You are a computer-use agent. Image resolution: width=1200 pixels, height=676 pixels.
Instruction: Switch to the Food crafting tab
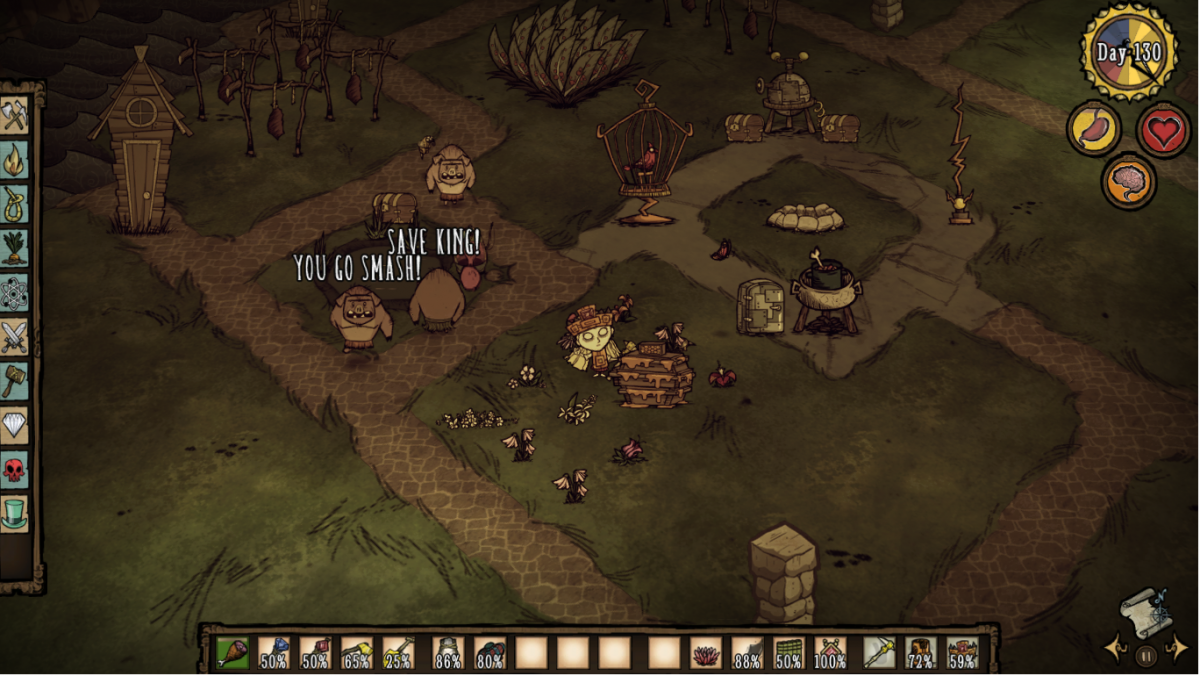(14, 248)
